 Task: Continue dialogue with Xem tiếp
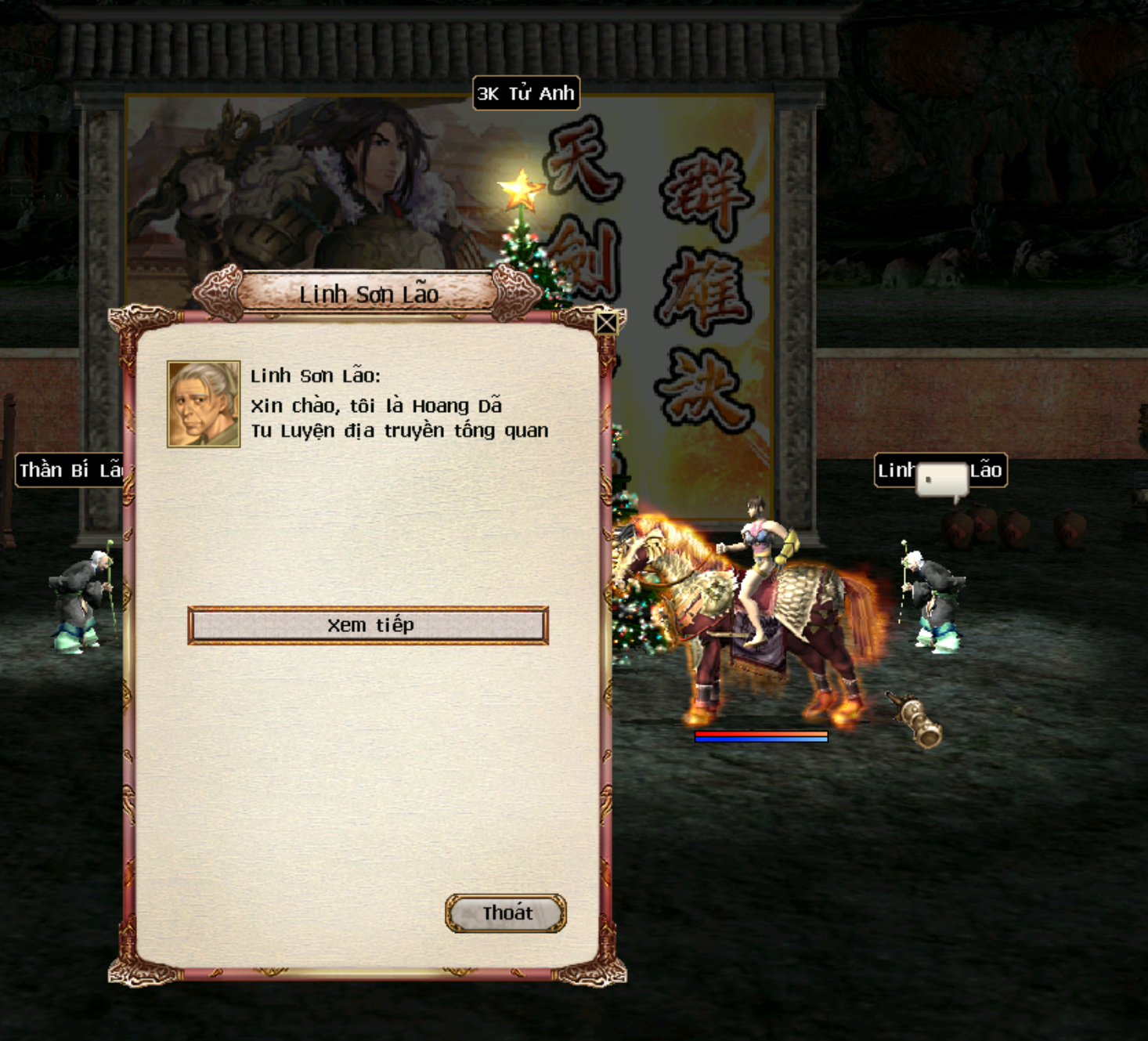[x=368, y=625]
